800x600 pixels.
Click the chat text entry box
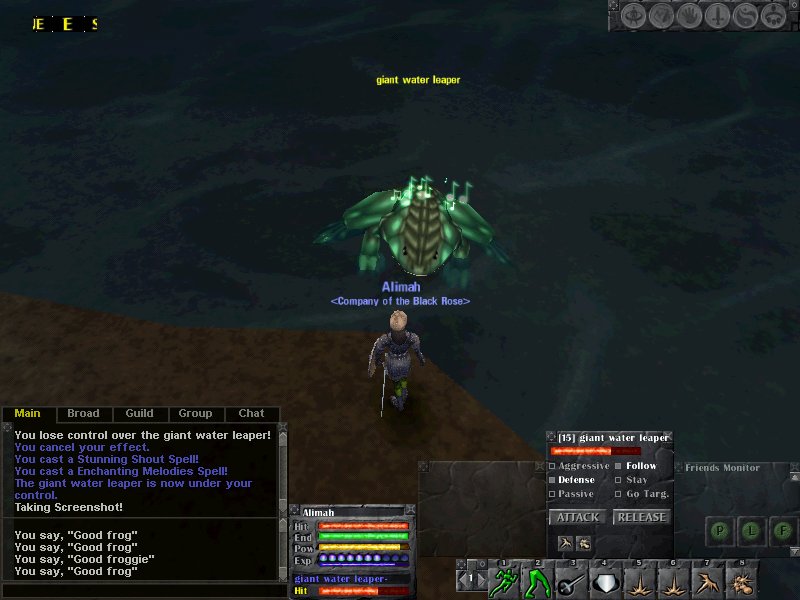click(x=140, y=591)
